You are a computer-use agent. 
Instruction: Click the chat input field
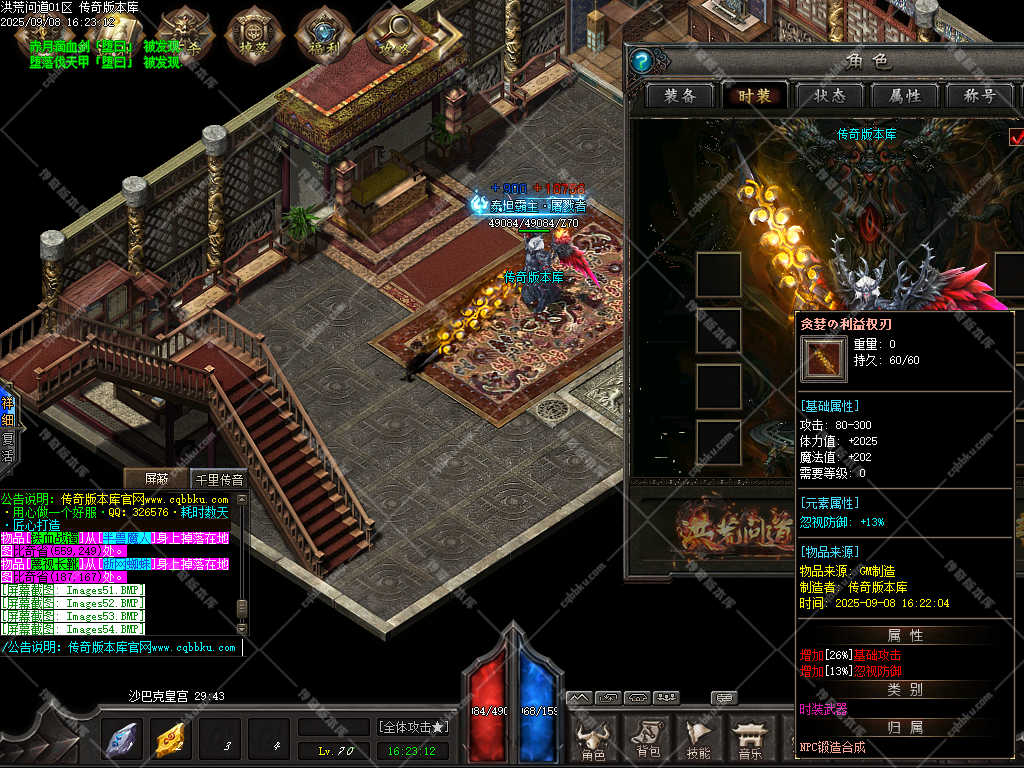click(120, 648)
